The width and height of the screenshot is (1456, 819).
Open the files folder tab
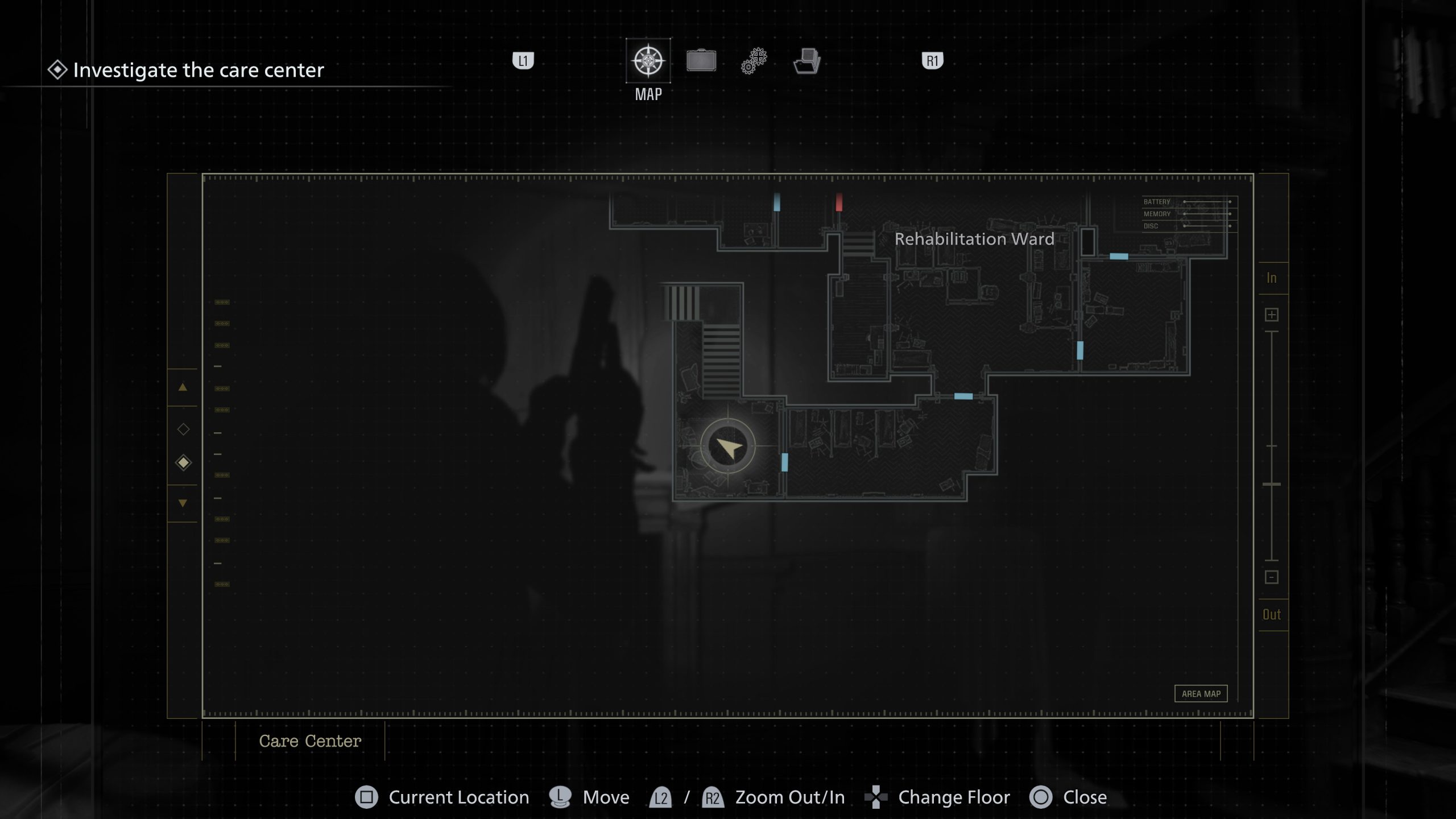point(806,61)
